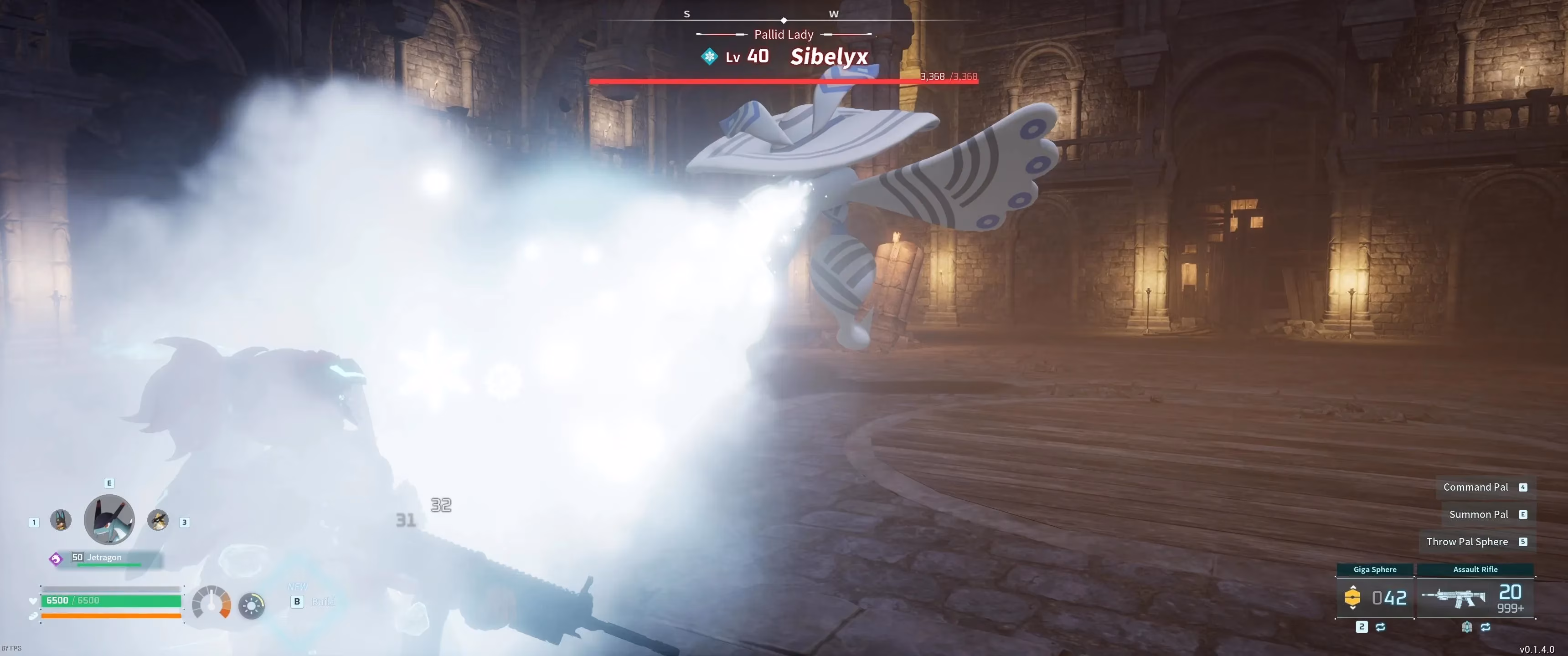The height and width of the screenshot is (656, 1568).
Task: Click the ammo type icon below the rifle slot
Action: pyautogui.click(x=1467, y=628)
